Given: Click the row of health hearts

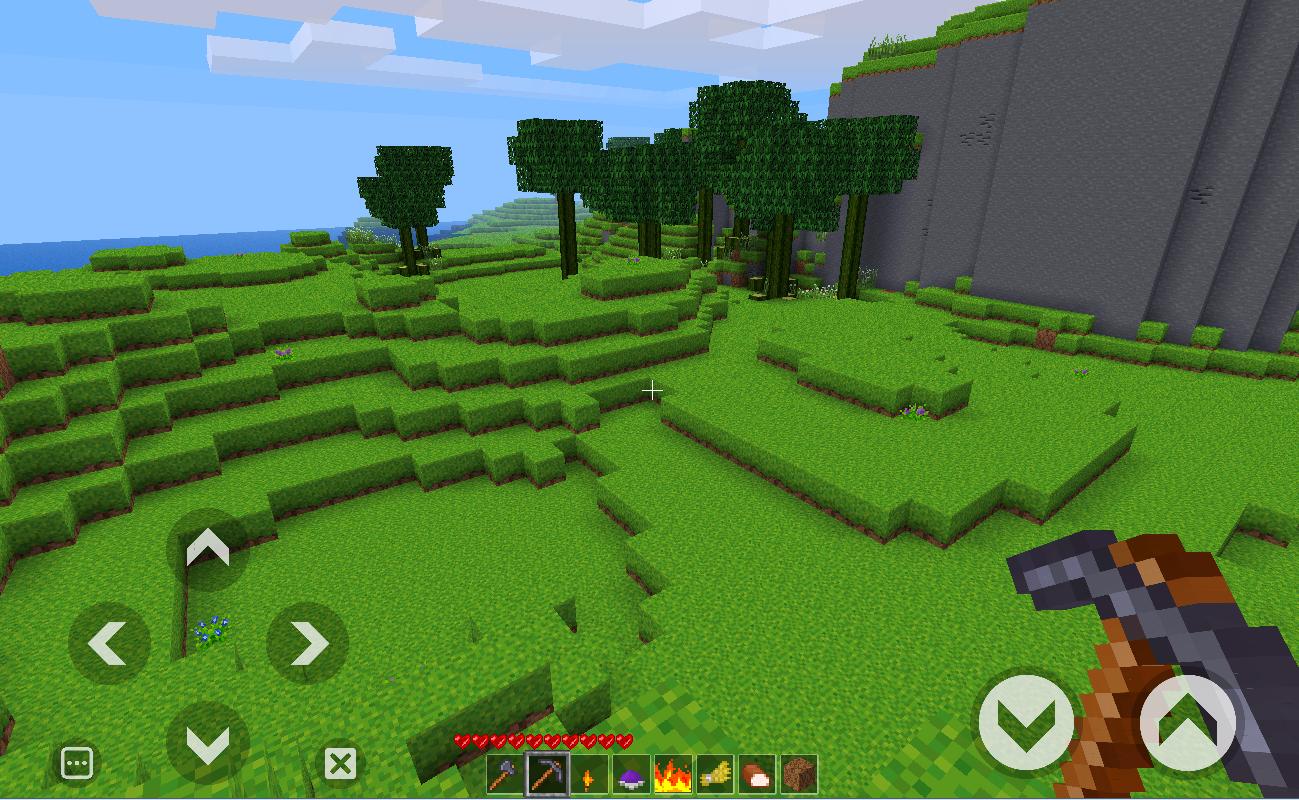Looking at the screenshot, I should (543, 742).
